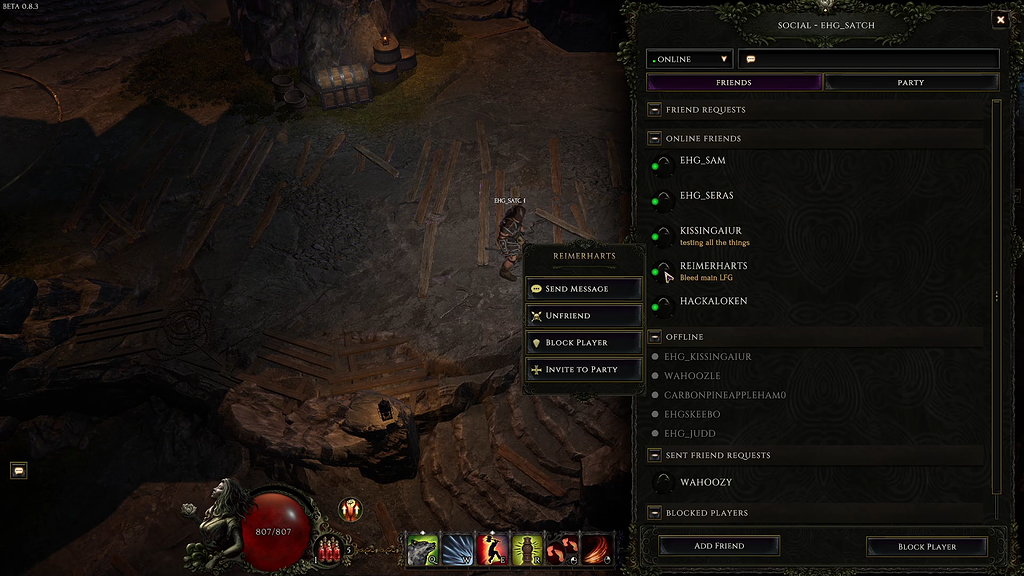Open the Online status dropdown
This screenshot has height=576, width=1024.
coord(690,59)
